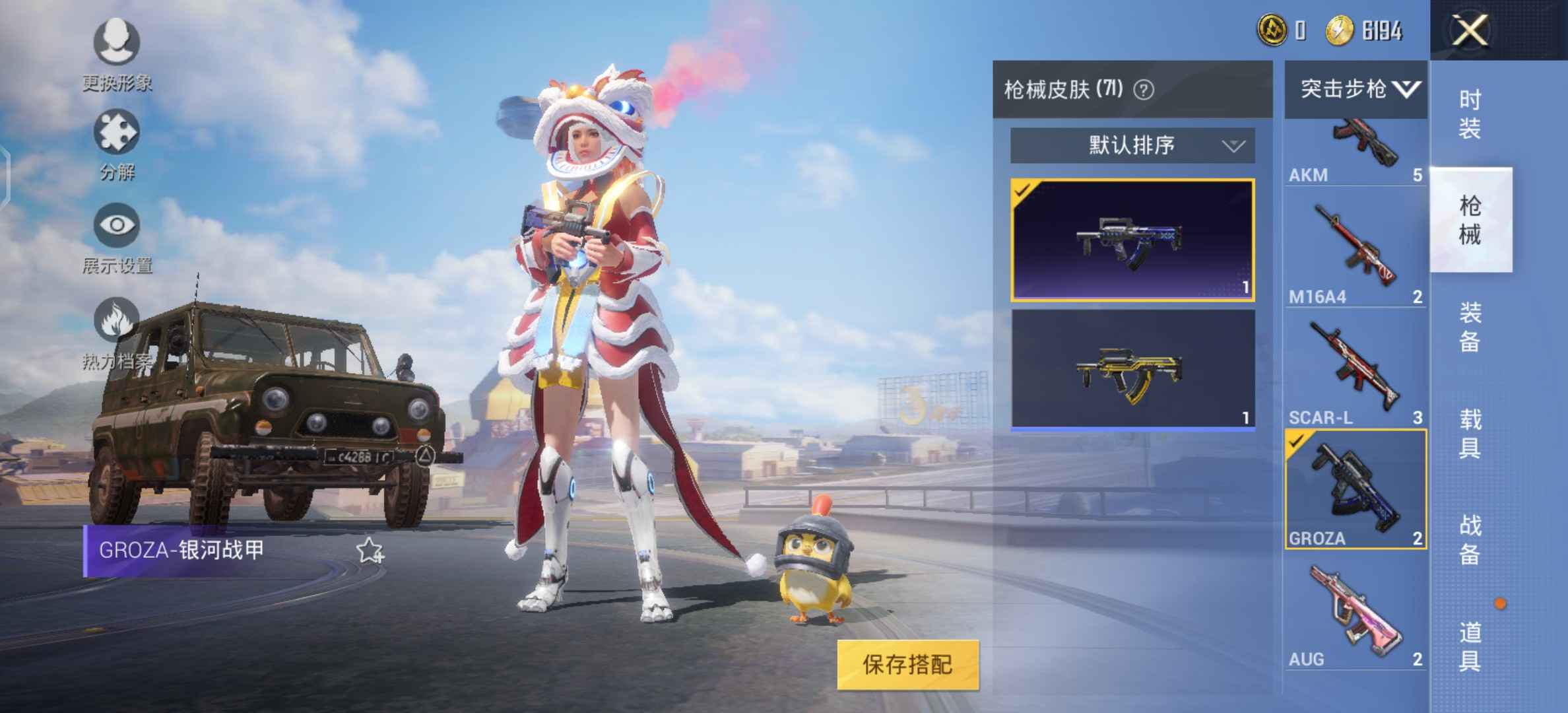The image size is (1568, 713).
Task: Toggle the checkmark on the equipped GROZA skin
Action: coord(1024,191)
